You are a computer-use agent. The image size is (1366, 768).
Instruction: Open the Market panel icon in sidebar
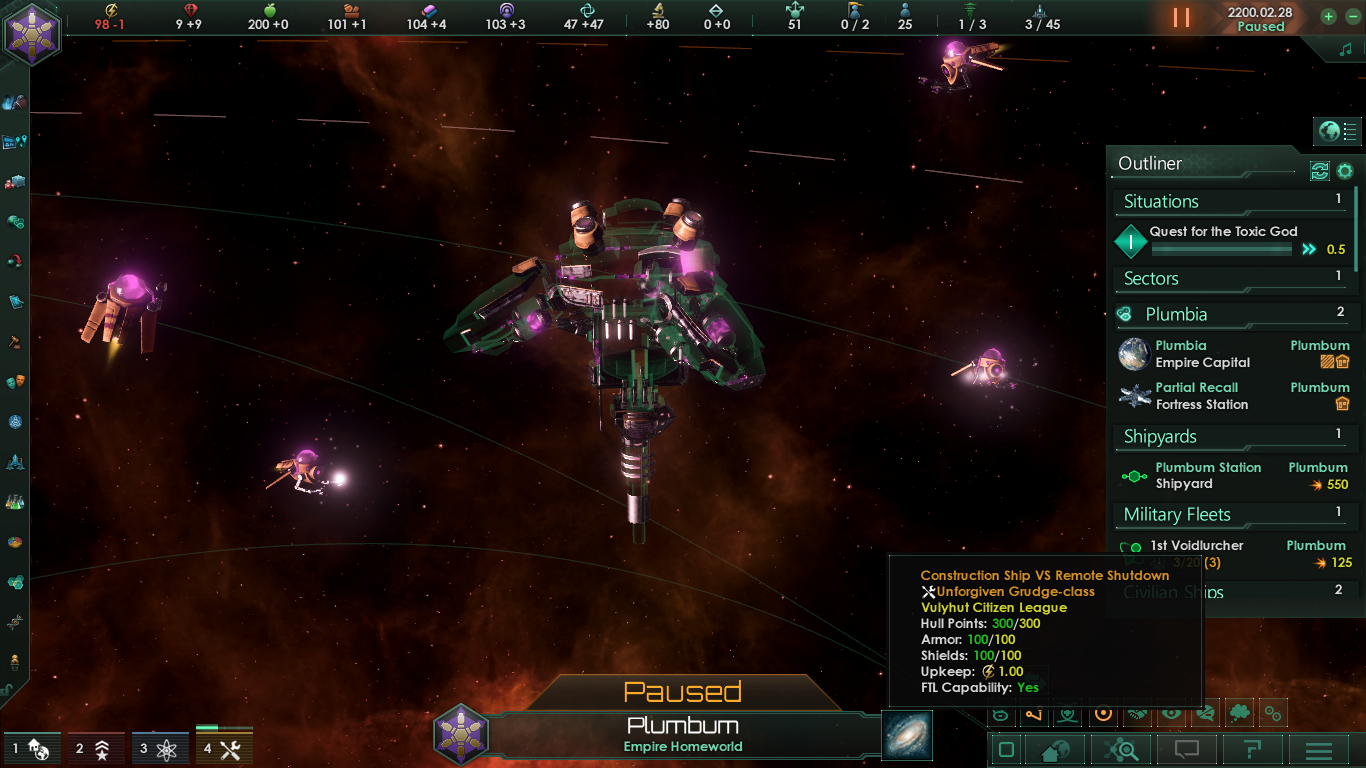13,182
